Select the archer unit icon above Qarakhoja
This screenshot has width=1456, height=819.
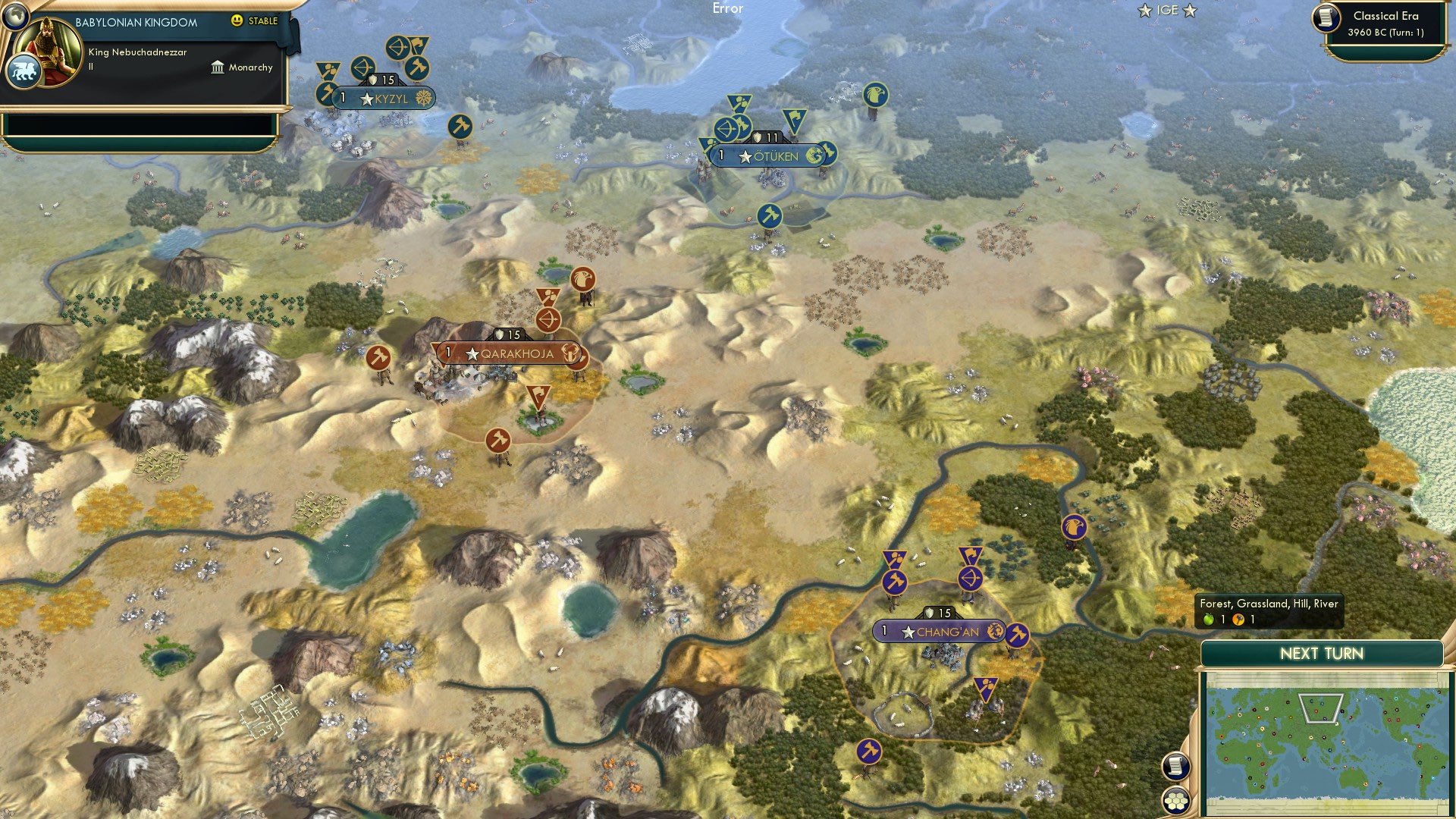(550, 319)
